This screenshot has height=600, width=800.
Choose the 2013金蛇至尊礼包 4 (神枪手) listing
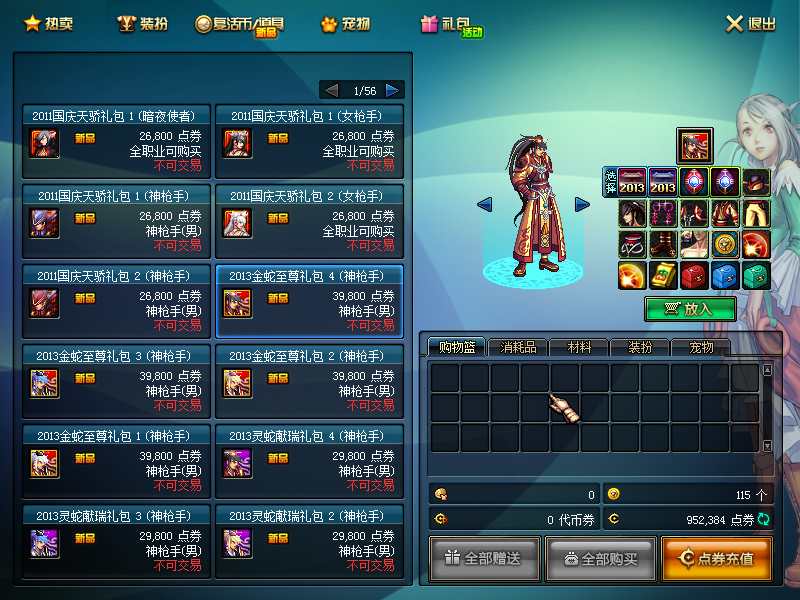tap(308, 301)
